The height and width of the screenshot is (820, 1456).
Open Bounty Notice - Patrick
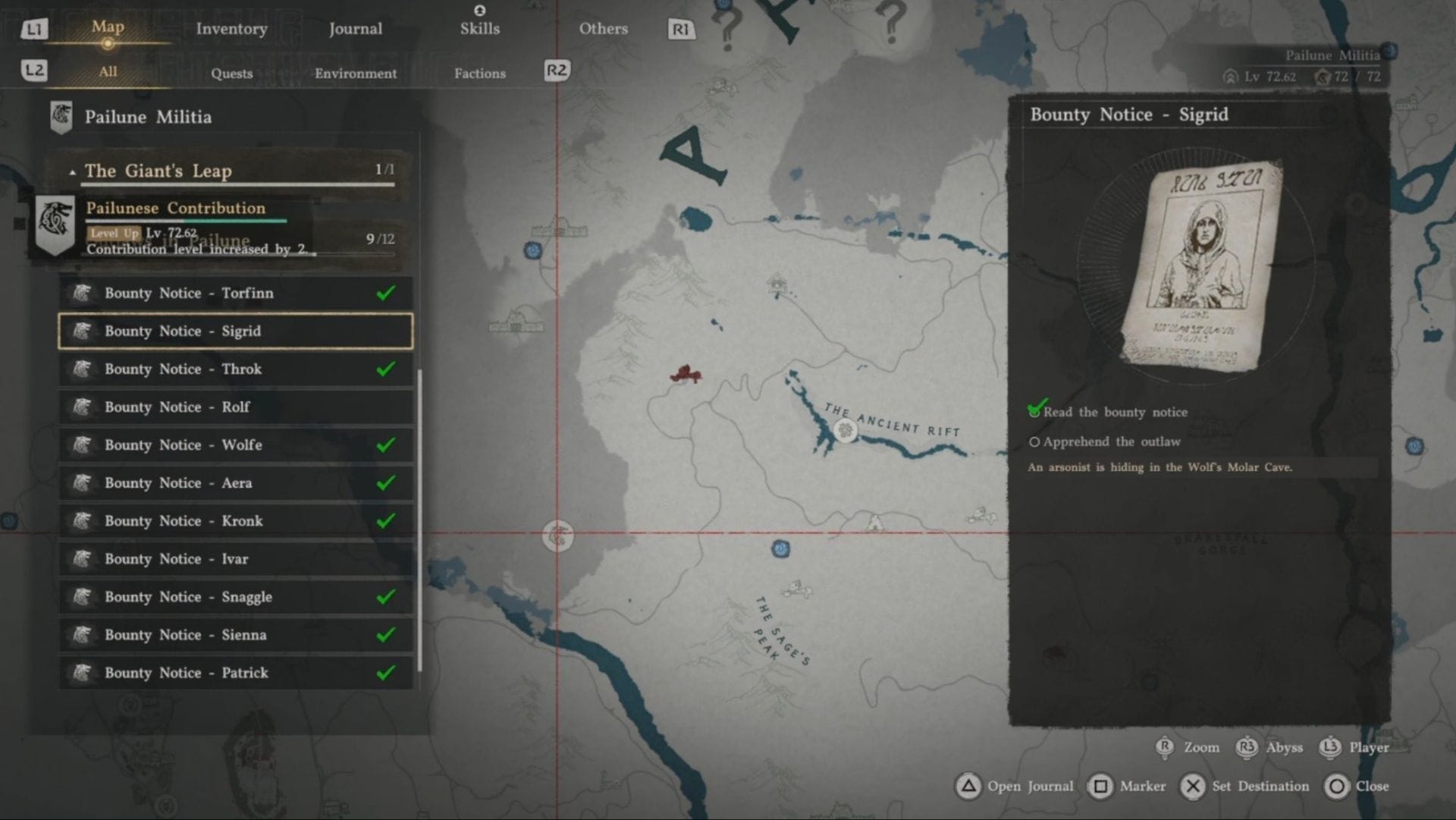tap(235, 673)
